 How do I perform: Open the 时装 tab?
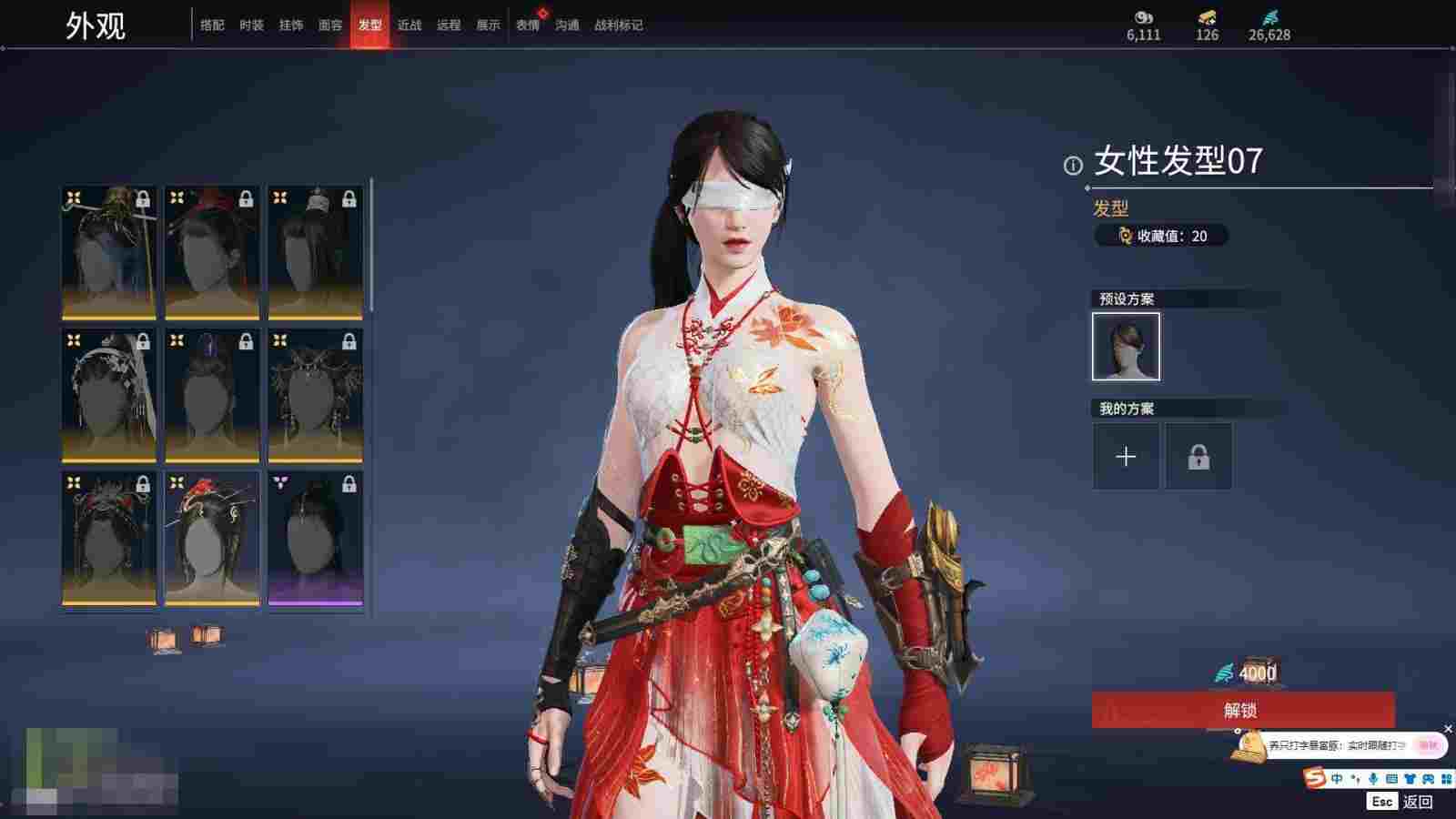point(251,25)
